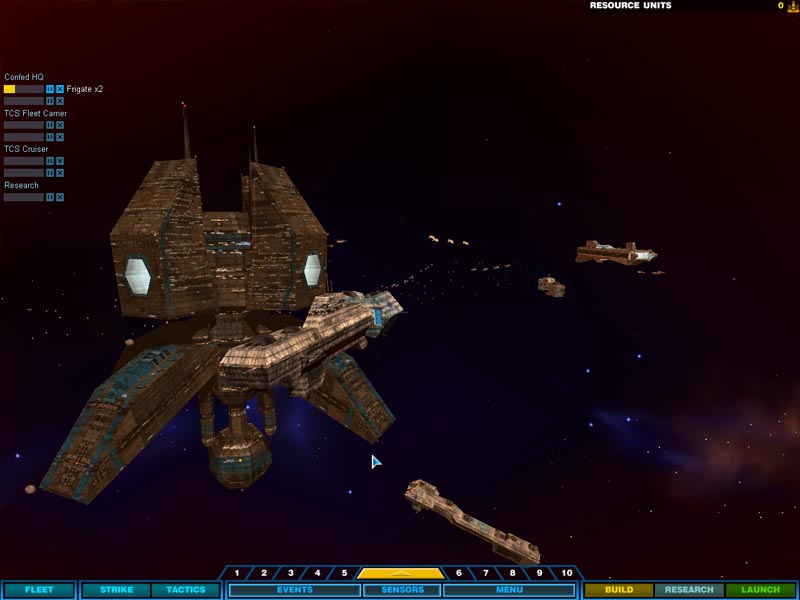The image size is (800, 600).
Task: Select control group 10
Action: [x=567, y=573]
